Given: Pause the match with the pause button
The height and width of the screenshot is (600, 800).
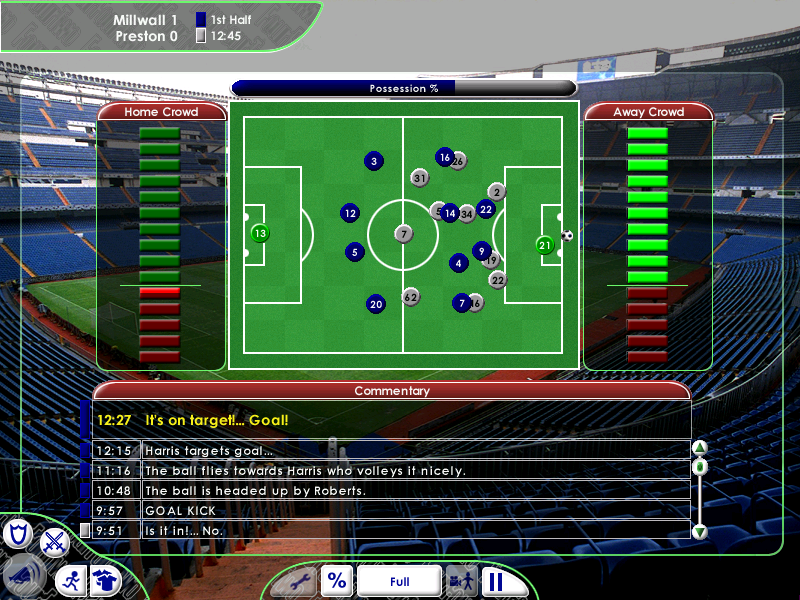Looking at the screenshot, I should point(494,581).
